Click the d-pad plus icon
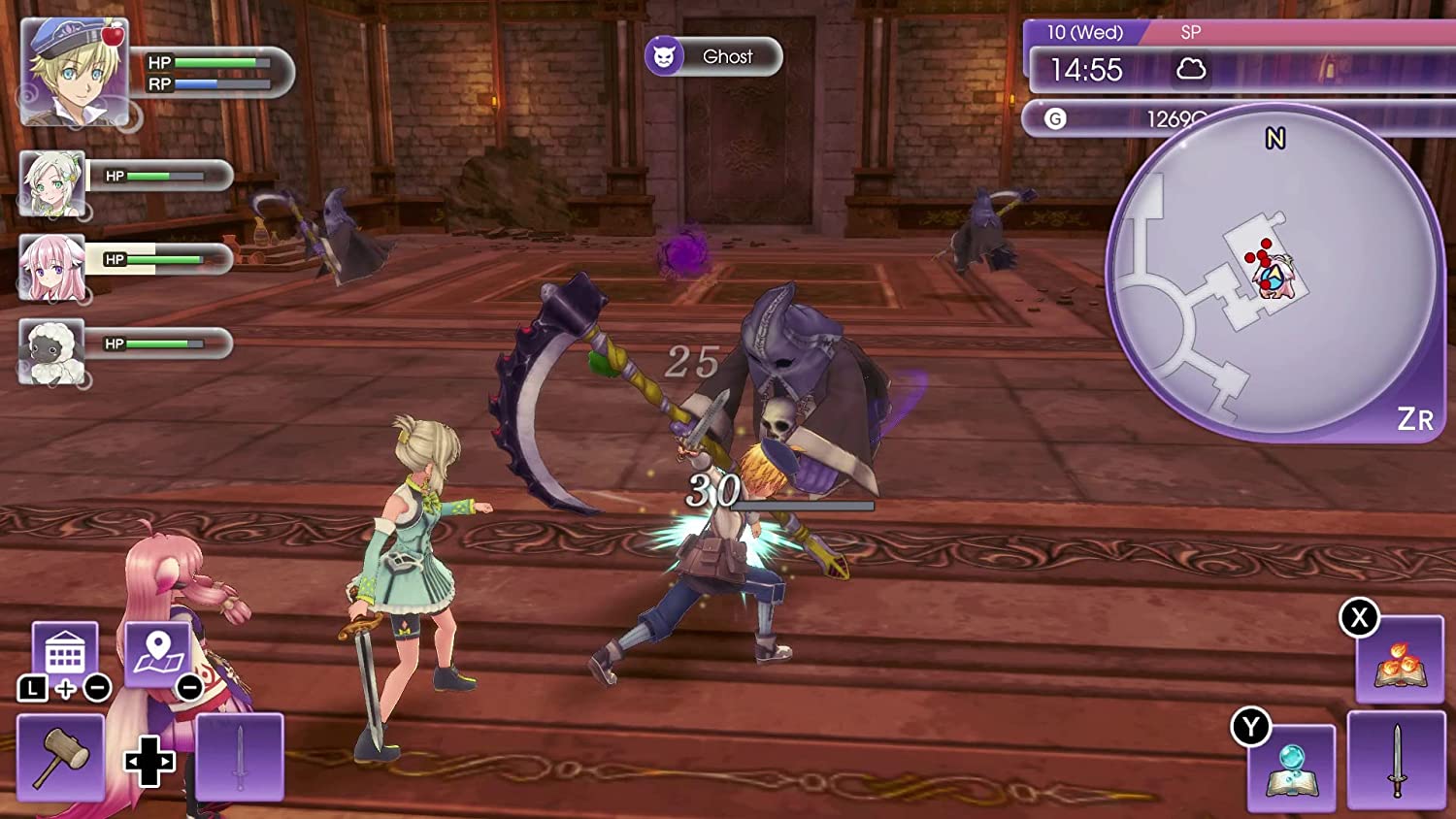Screen dimensions: 1456x819 [x=148, y=762]
